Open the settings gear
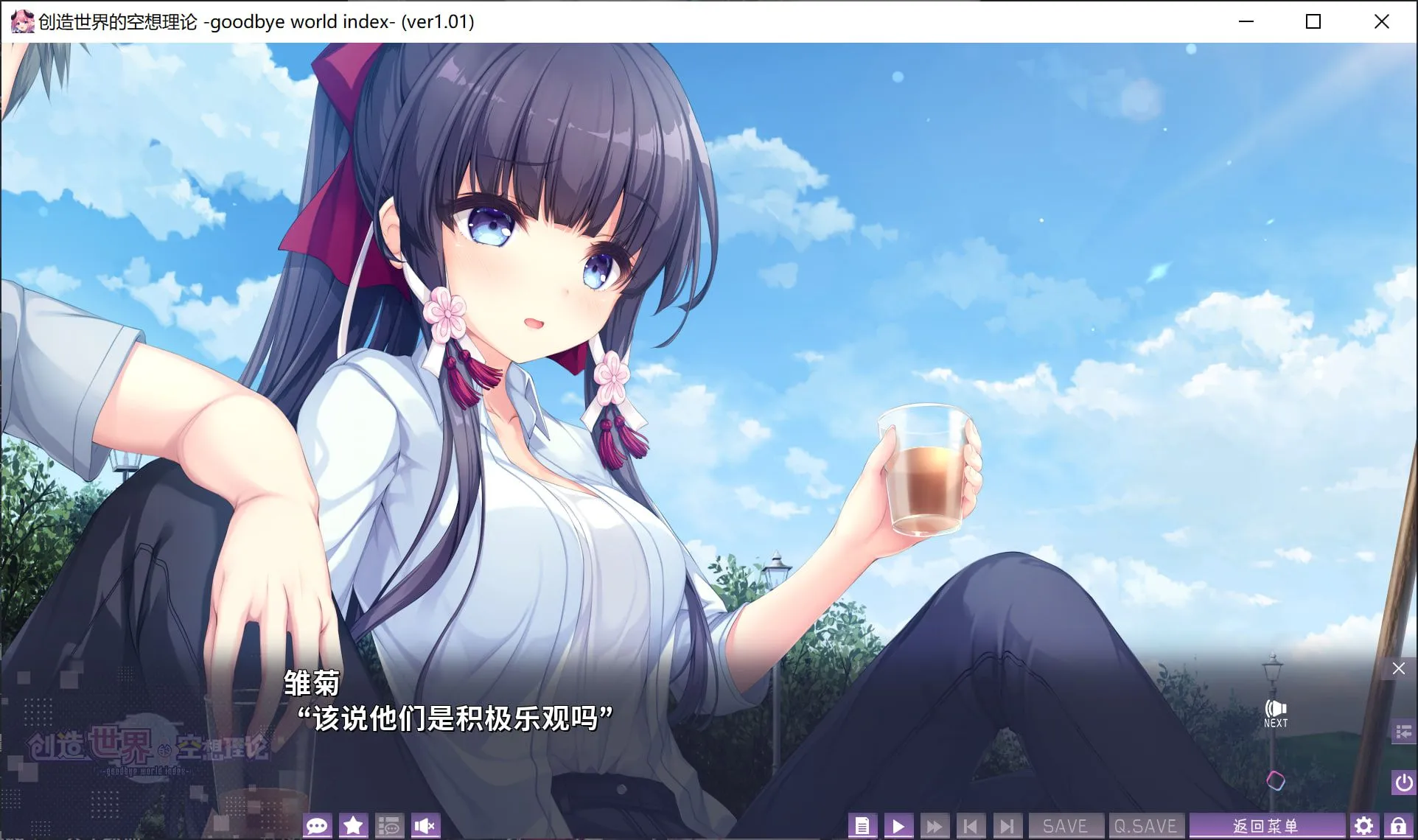This screenshot has width=1418, height=840. (x=1364, y=825)
